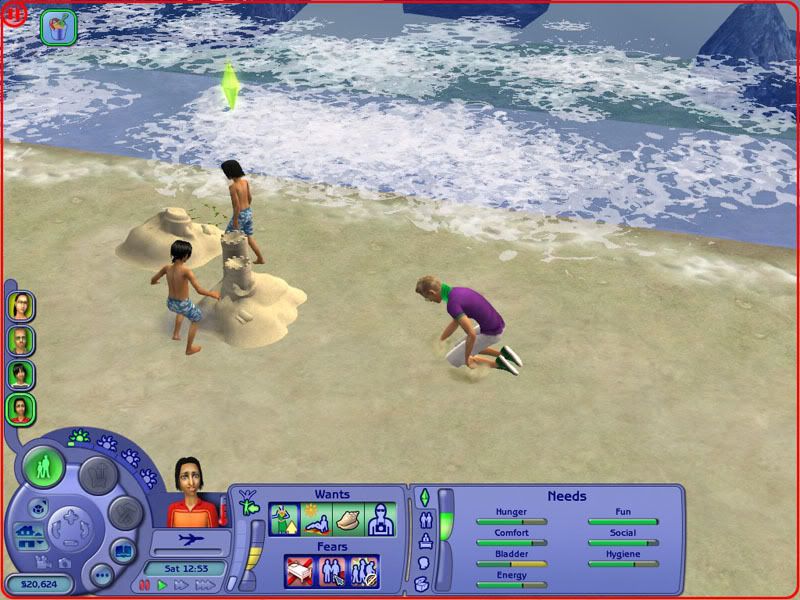
Task: Open the Needs panel via the plumbob tab
Action: [x=424, y=497]
